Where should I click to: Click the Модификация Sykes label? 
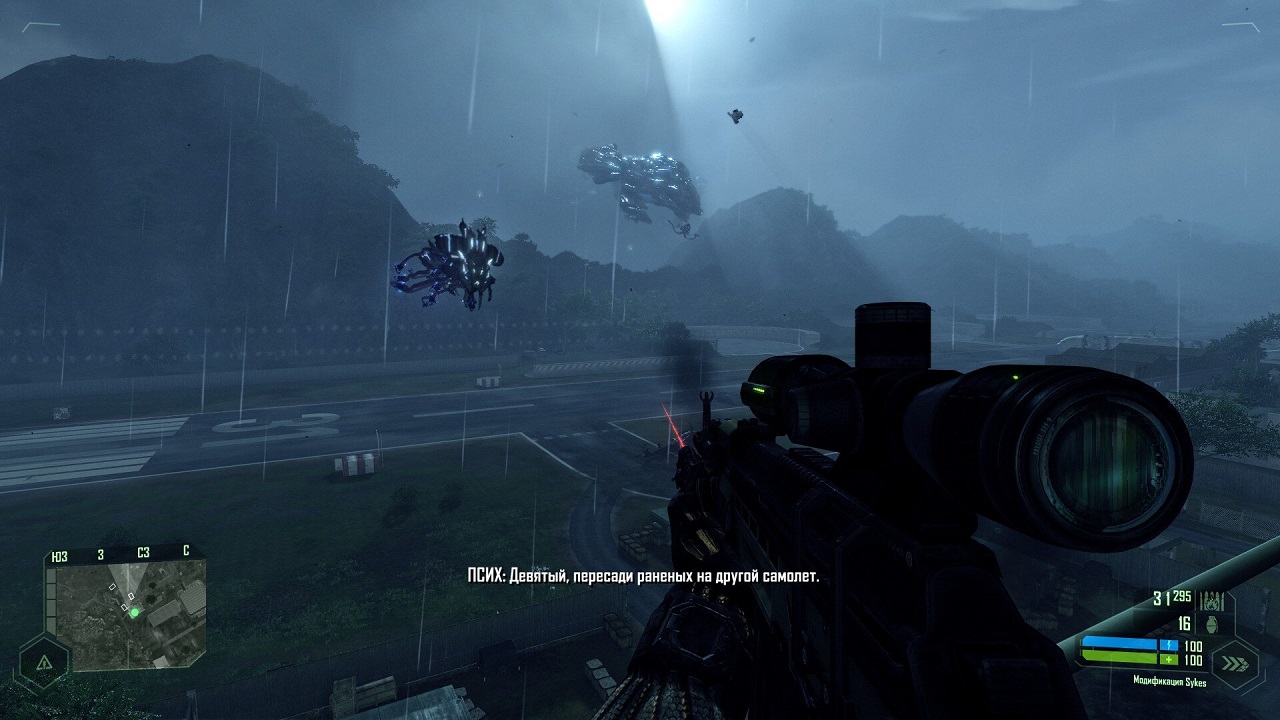point(1170,681)
